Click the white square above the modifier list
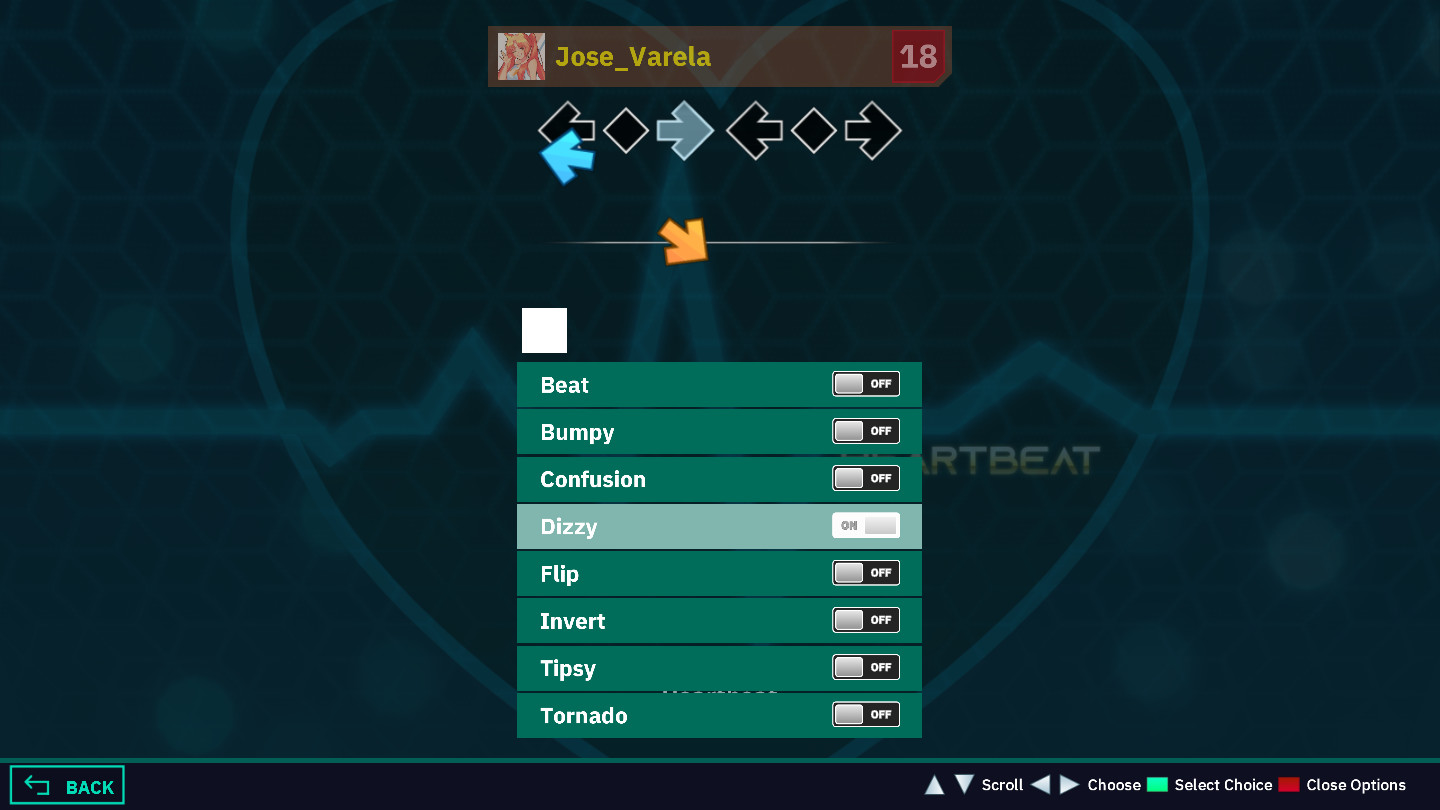The height and width of the screenshot is (810, 1440). click(x=544, y=330)
